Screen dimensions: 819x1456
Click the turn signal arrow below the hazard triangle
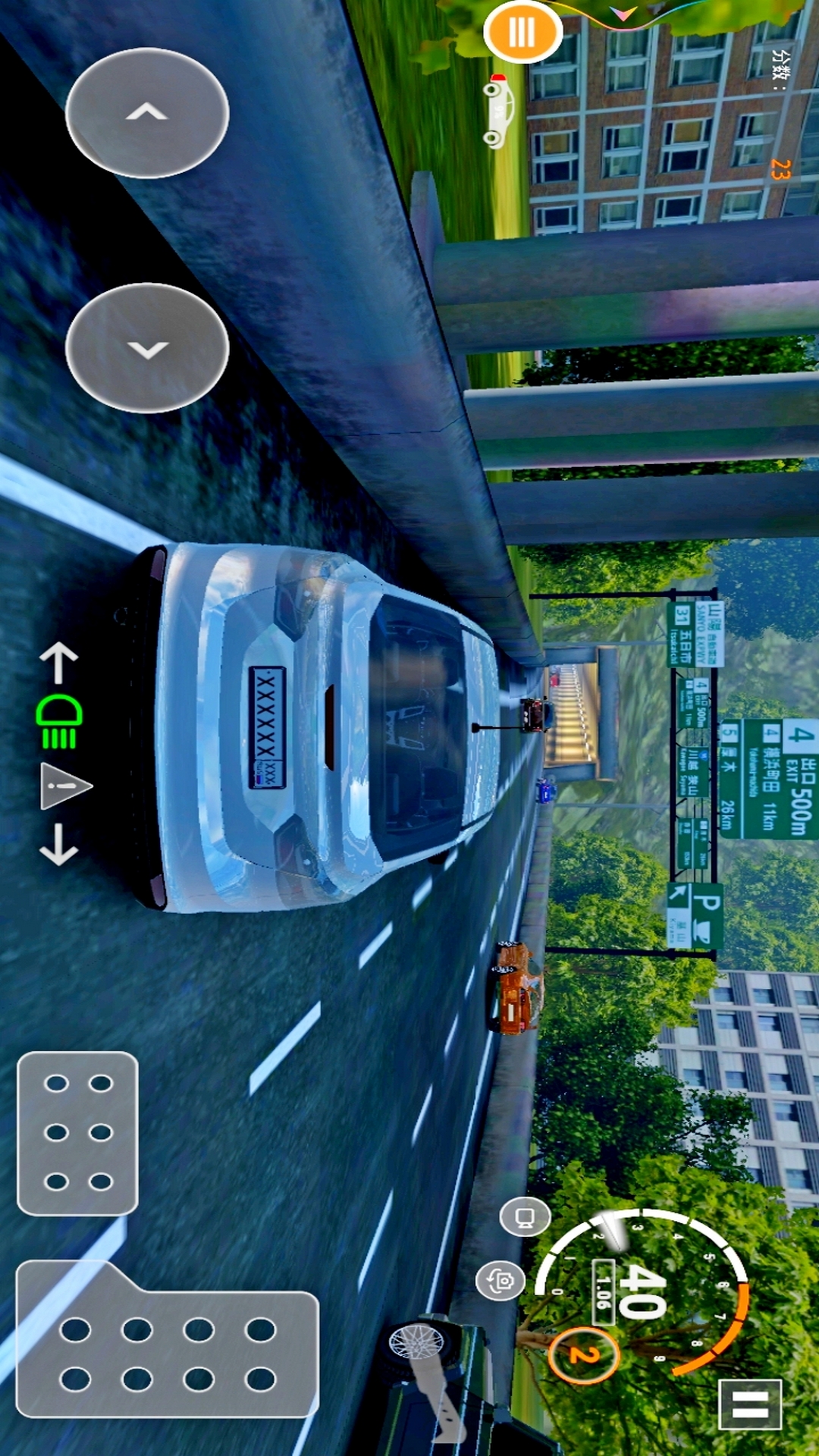point(58,846)
